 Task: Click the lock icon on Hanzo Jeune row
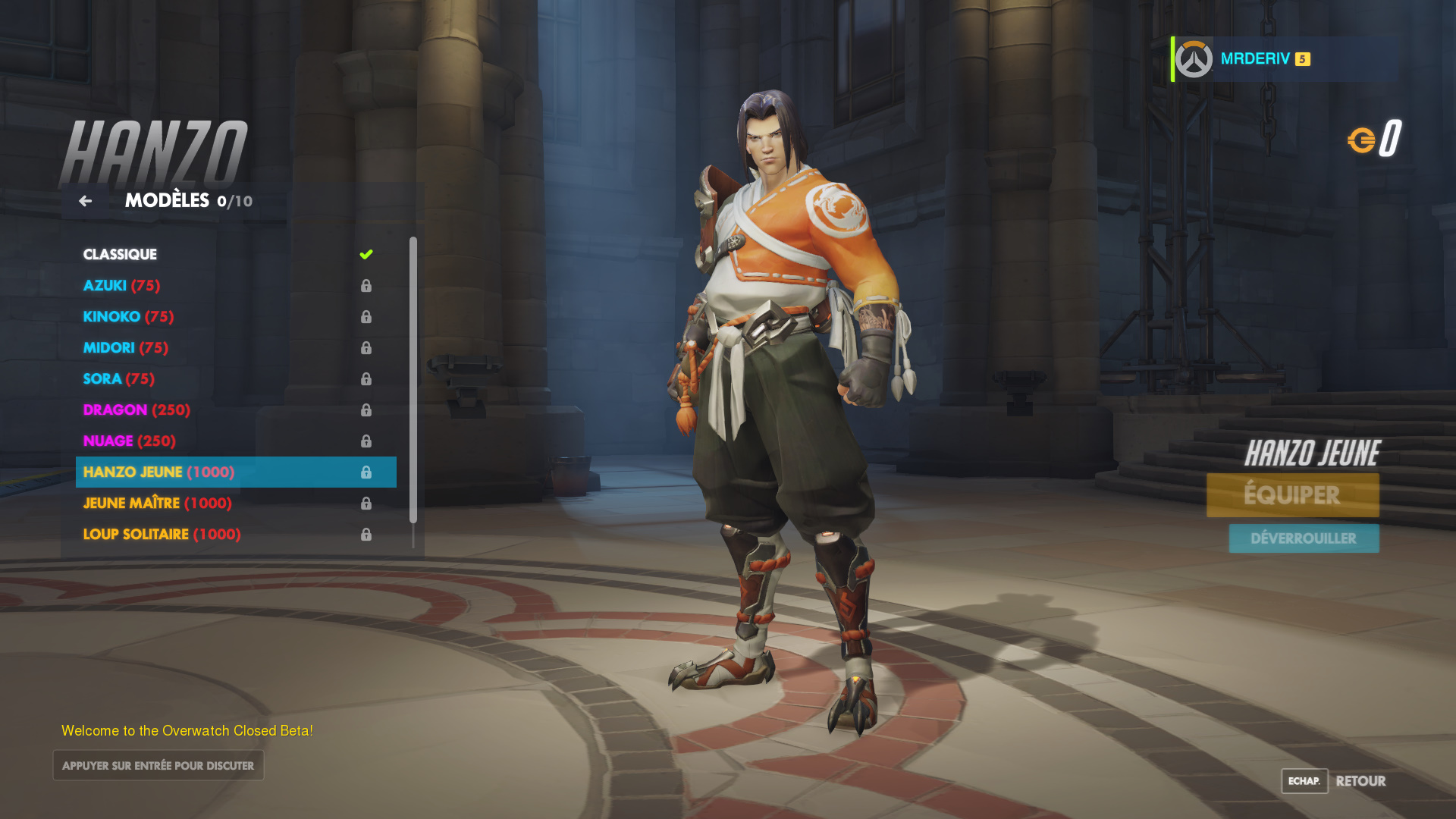(367, 472)
